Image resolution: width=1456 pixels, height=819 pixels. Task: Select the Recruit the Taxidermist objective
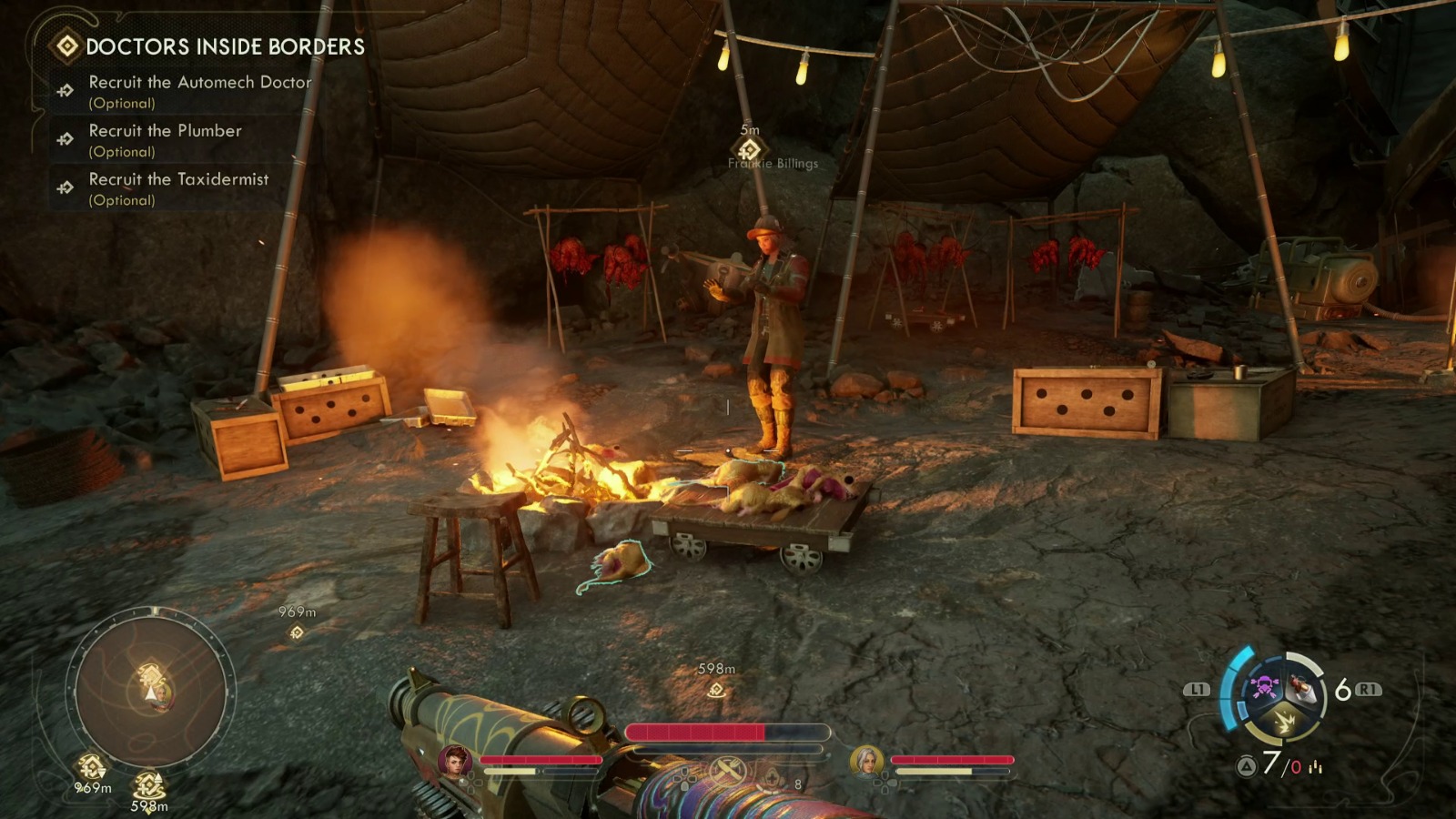pyautogui.click(x=178, y=179)
